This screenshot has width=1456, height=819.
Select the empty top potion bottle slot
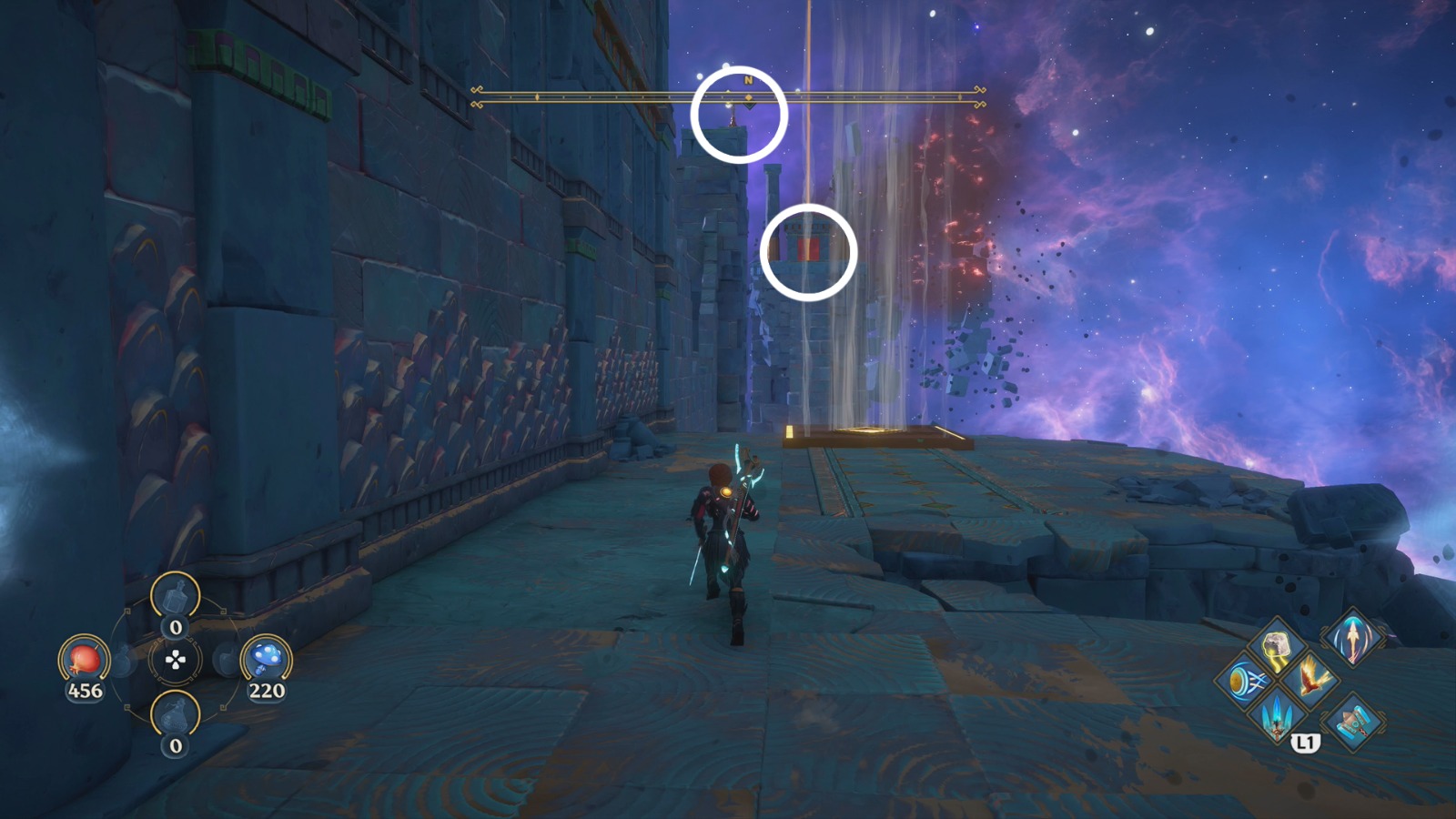(177, 596)
